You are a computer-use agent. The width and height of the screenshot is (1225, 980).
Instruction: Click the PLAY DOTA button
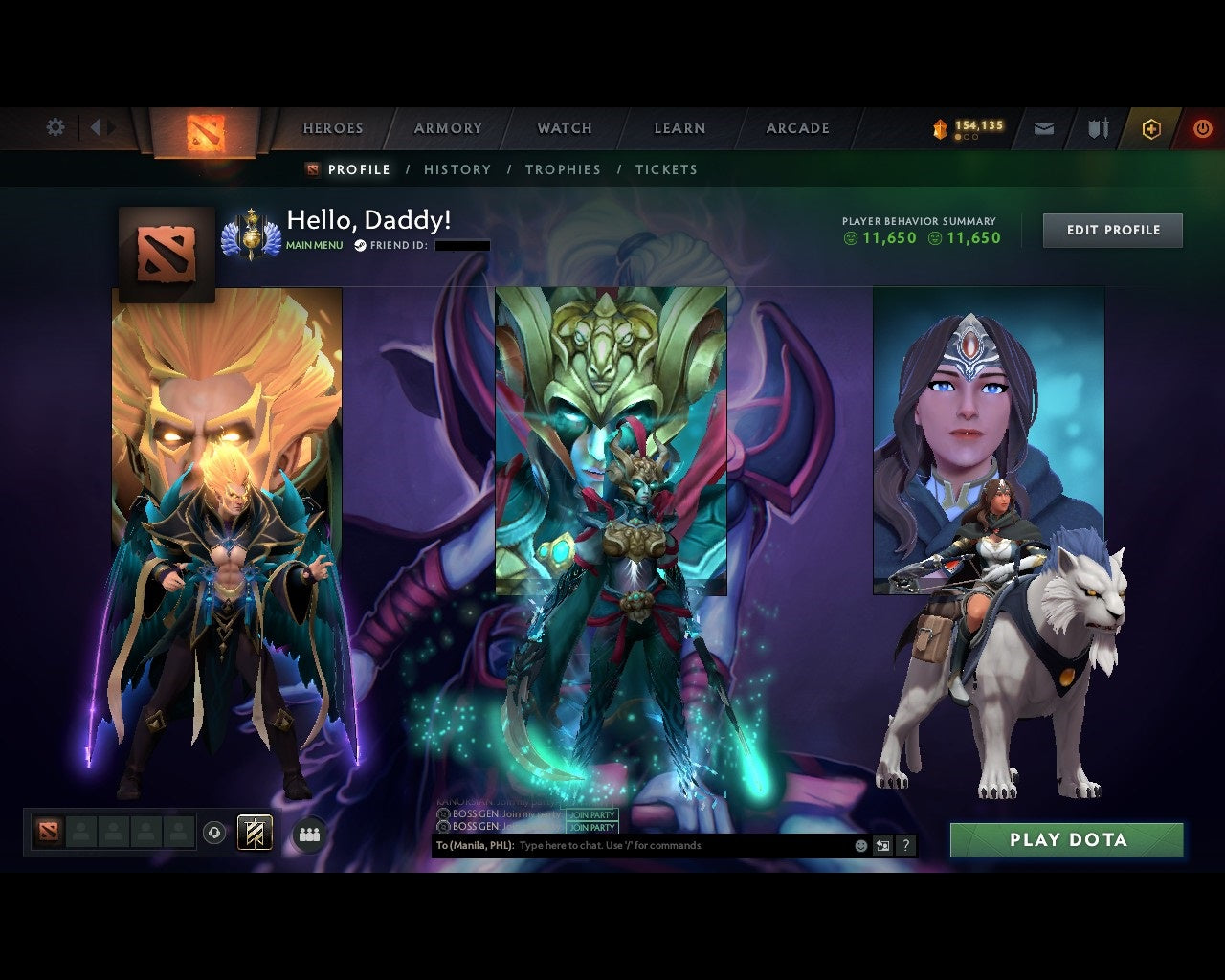pyautogui.click(x=1066, y=840)
